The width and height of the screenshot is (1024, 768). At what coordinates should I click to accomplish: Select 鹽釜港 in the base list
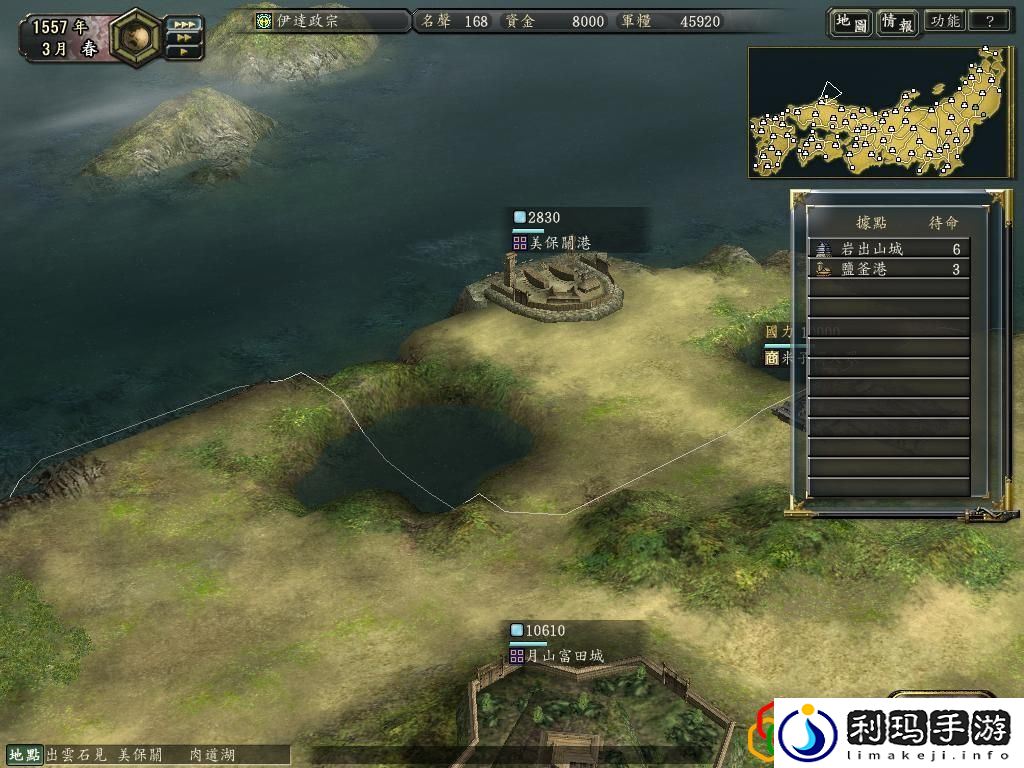pos(888,269)
